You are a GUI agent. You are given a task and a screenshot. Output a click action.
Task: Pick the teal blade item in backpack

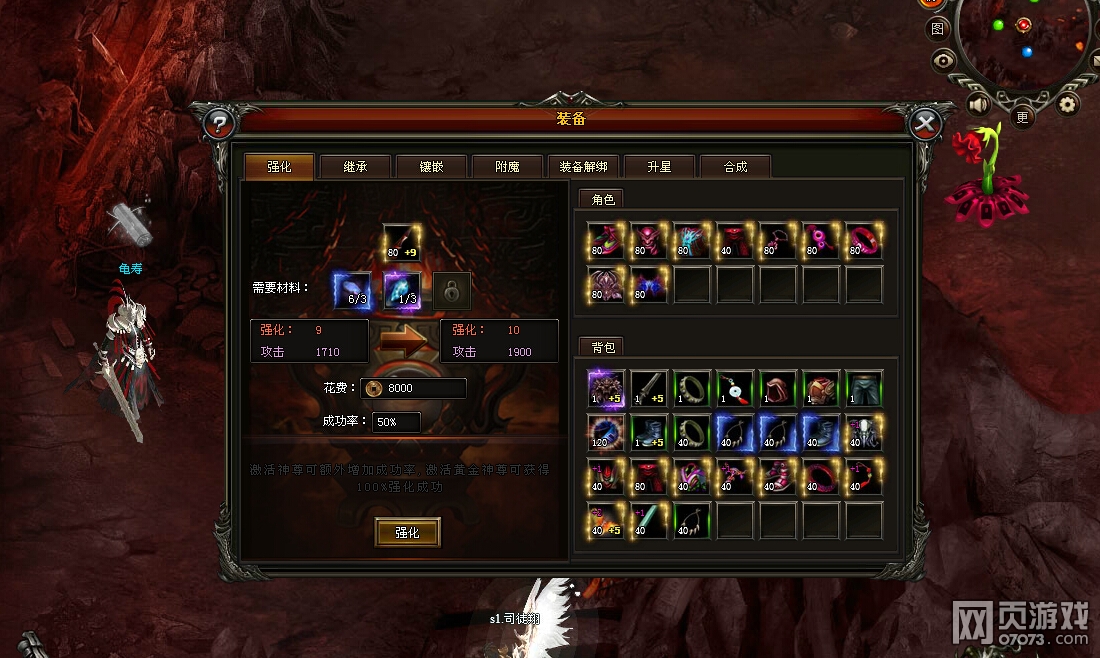649,520
